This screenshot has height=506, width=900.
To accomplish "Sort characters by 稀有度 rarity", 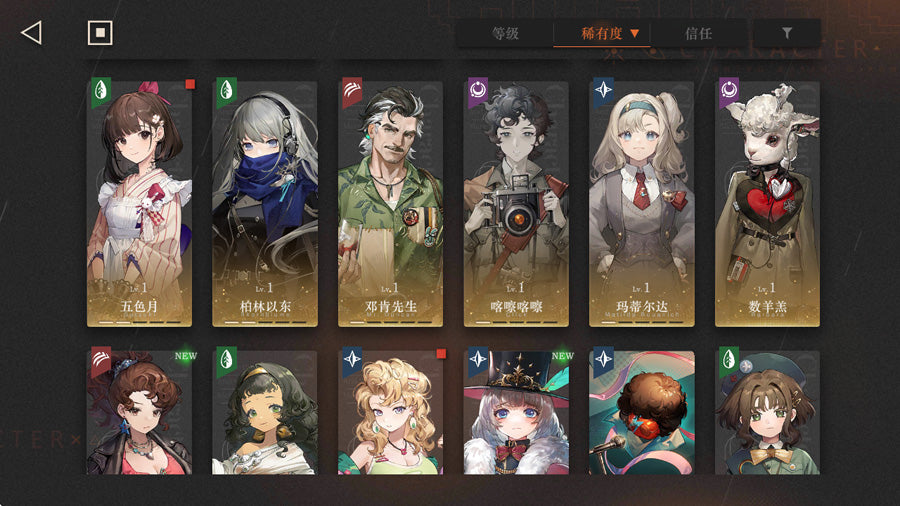I will point(602,34).
